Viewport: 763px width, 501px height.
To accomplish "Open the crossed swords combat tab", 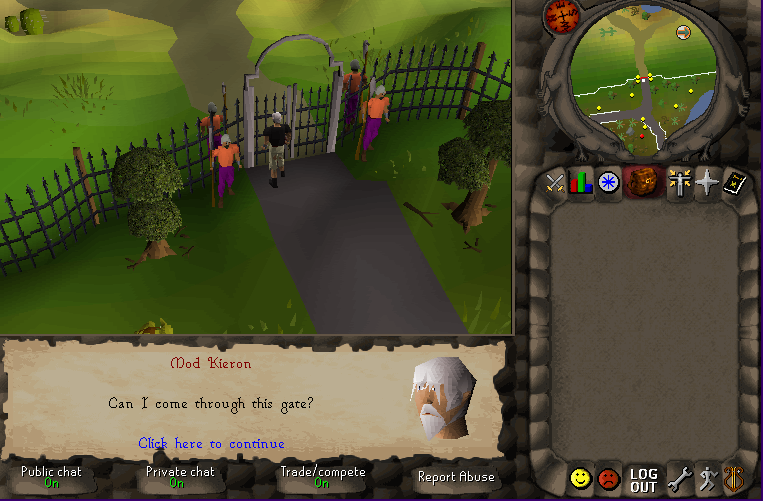I will coord(555,183).
